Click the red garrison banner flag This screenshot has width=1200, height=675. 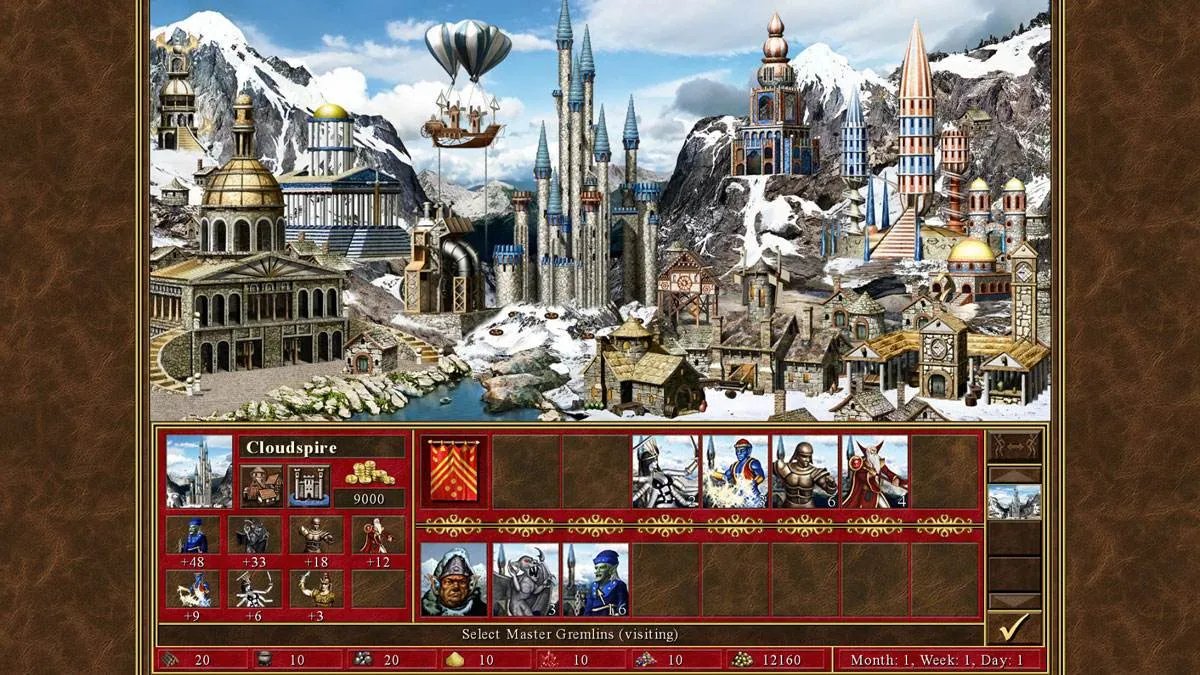tap(454, 471)
